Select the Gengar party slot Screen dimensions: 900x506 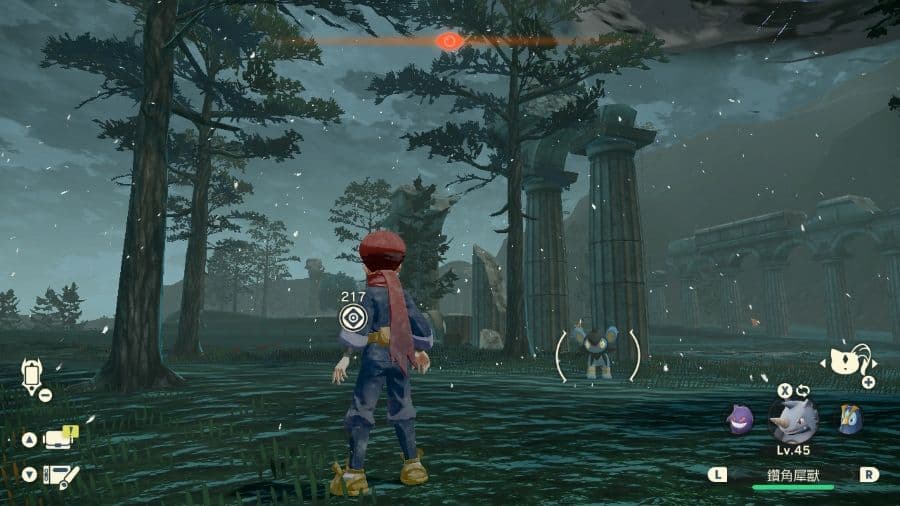(x=740, y=420)
